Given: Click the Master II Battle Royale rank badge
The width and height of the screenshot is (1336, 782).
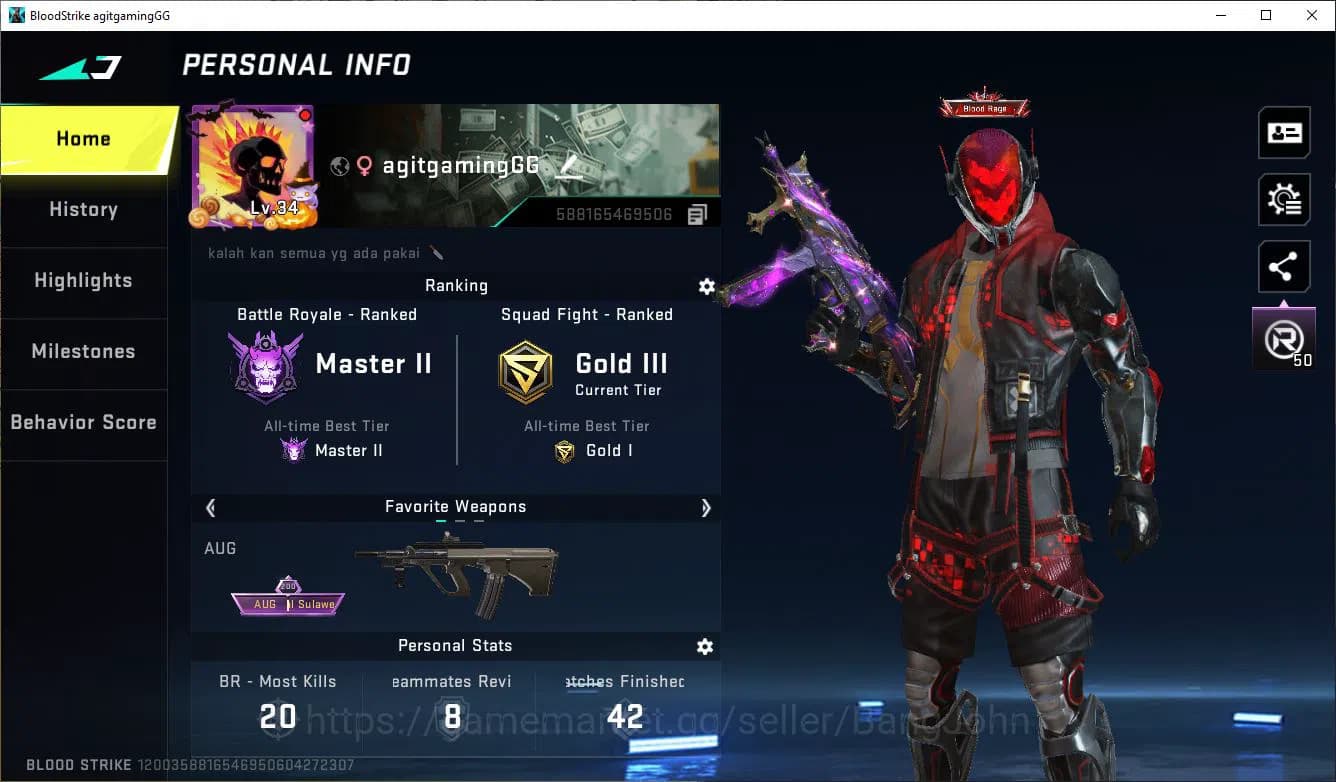Looking at the screenshot, I should [x=265, y=363].
